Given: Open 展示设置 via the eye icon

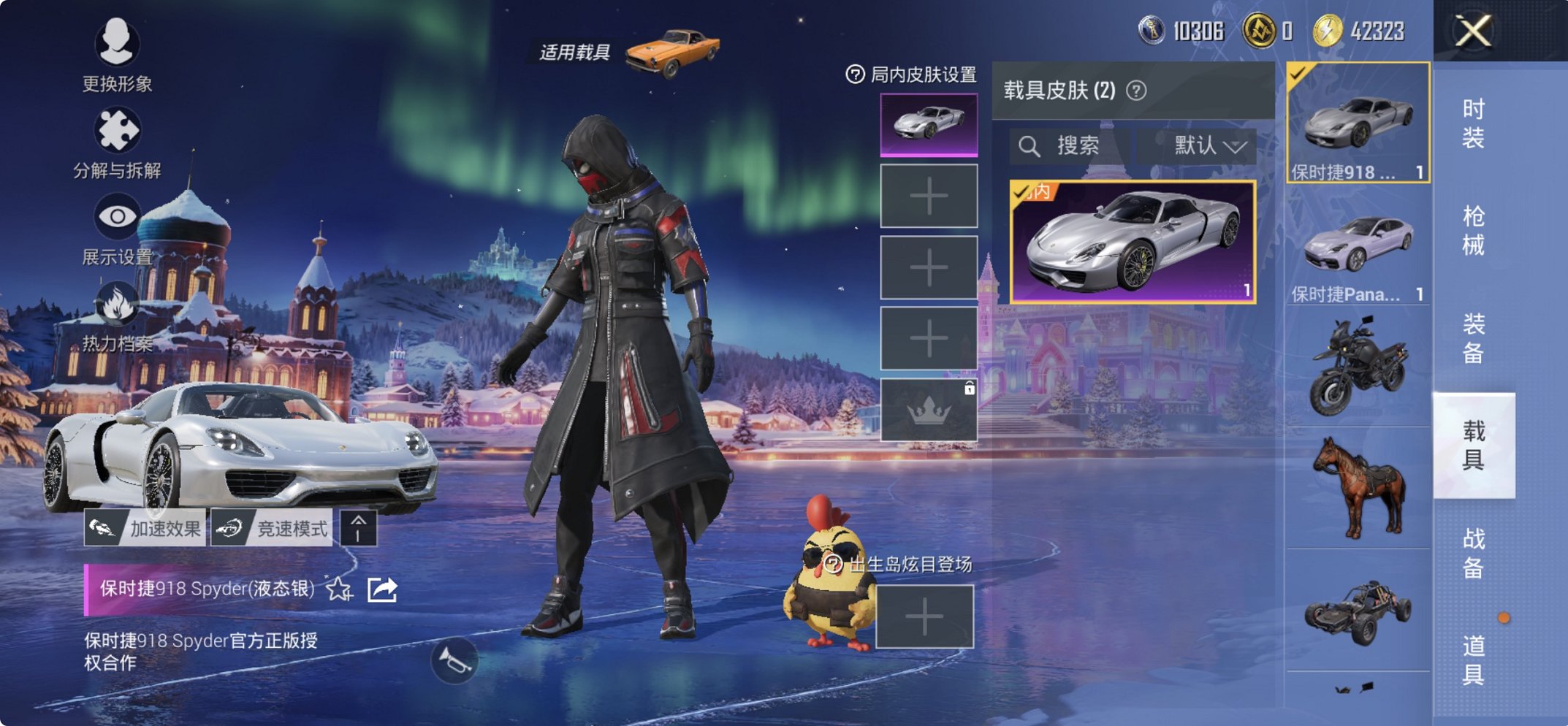Looking at the screenshot, I should coord(119,215).
